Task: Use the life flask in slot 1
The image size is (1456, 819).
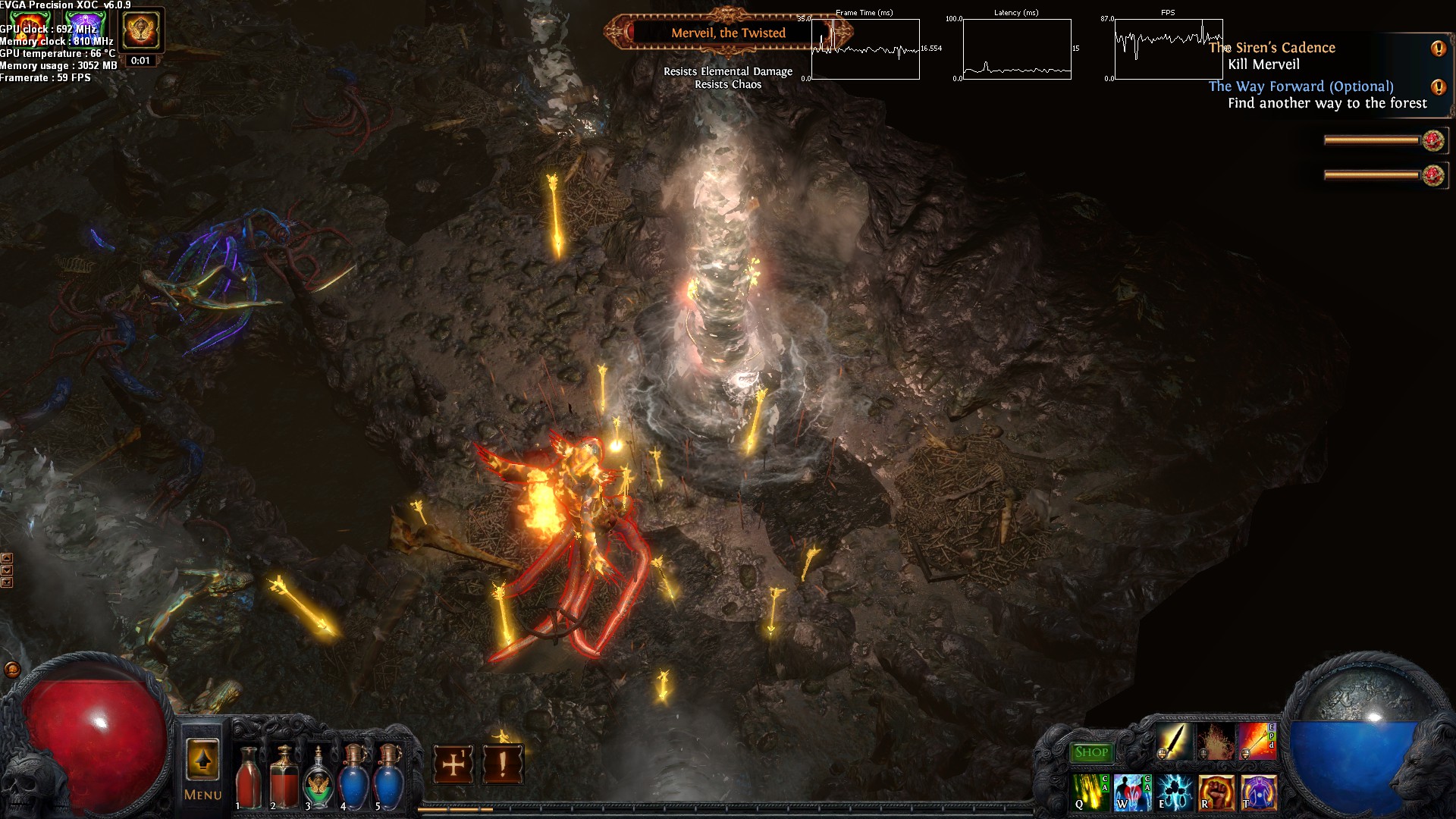Action: [249, 777]
